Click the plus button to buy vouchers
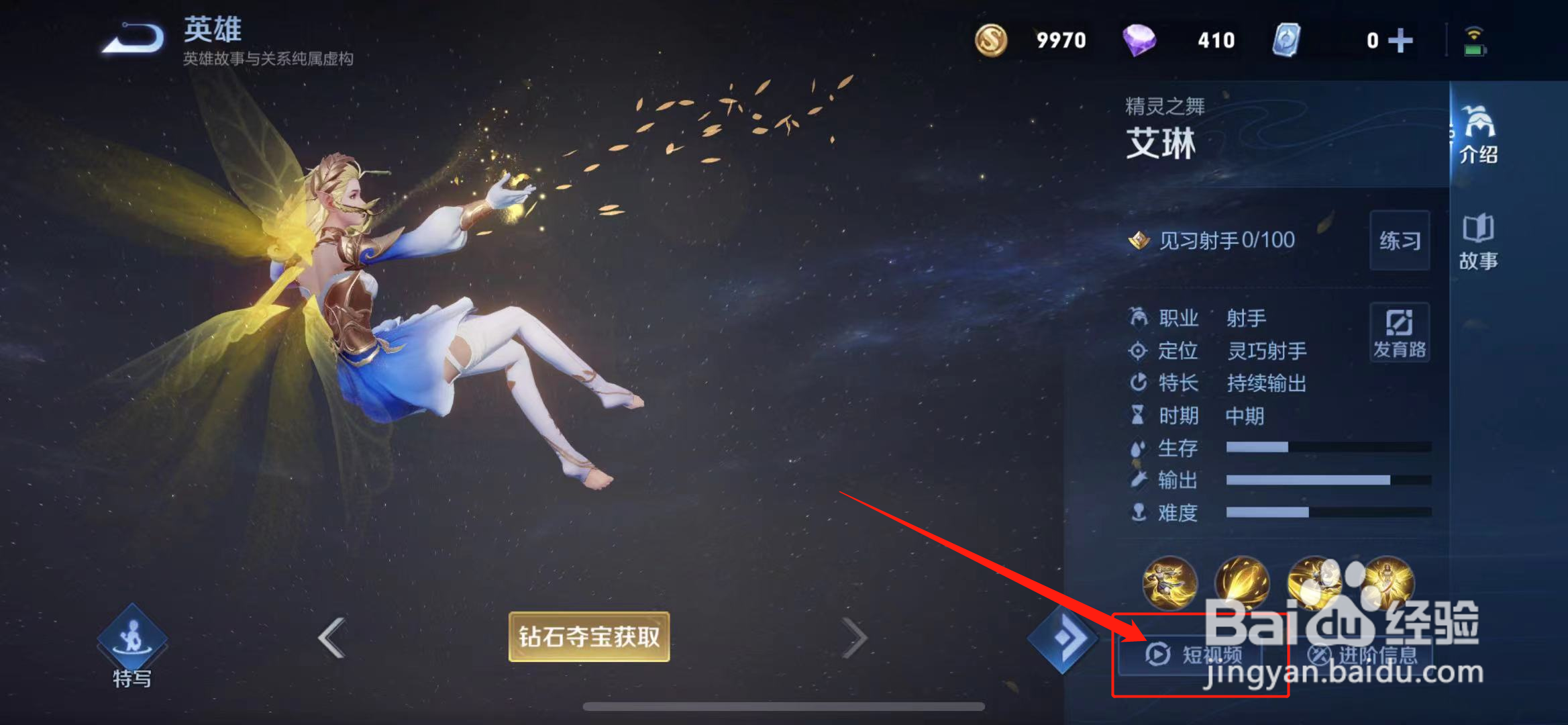1568x725 pixels. (1402, 40)
